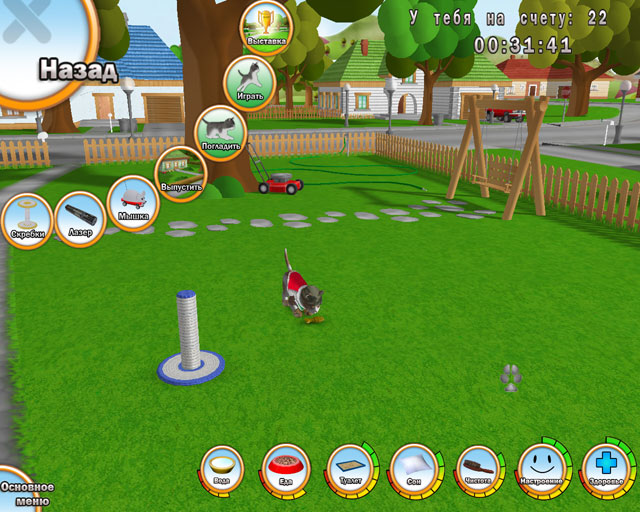Viewport: 640px width, 512px height.
Task: Open the Туалет litter tray need
Action: tap(350, 469)
